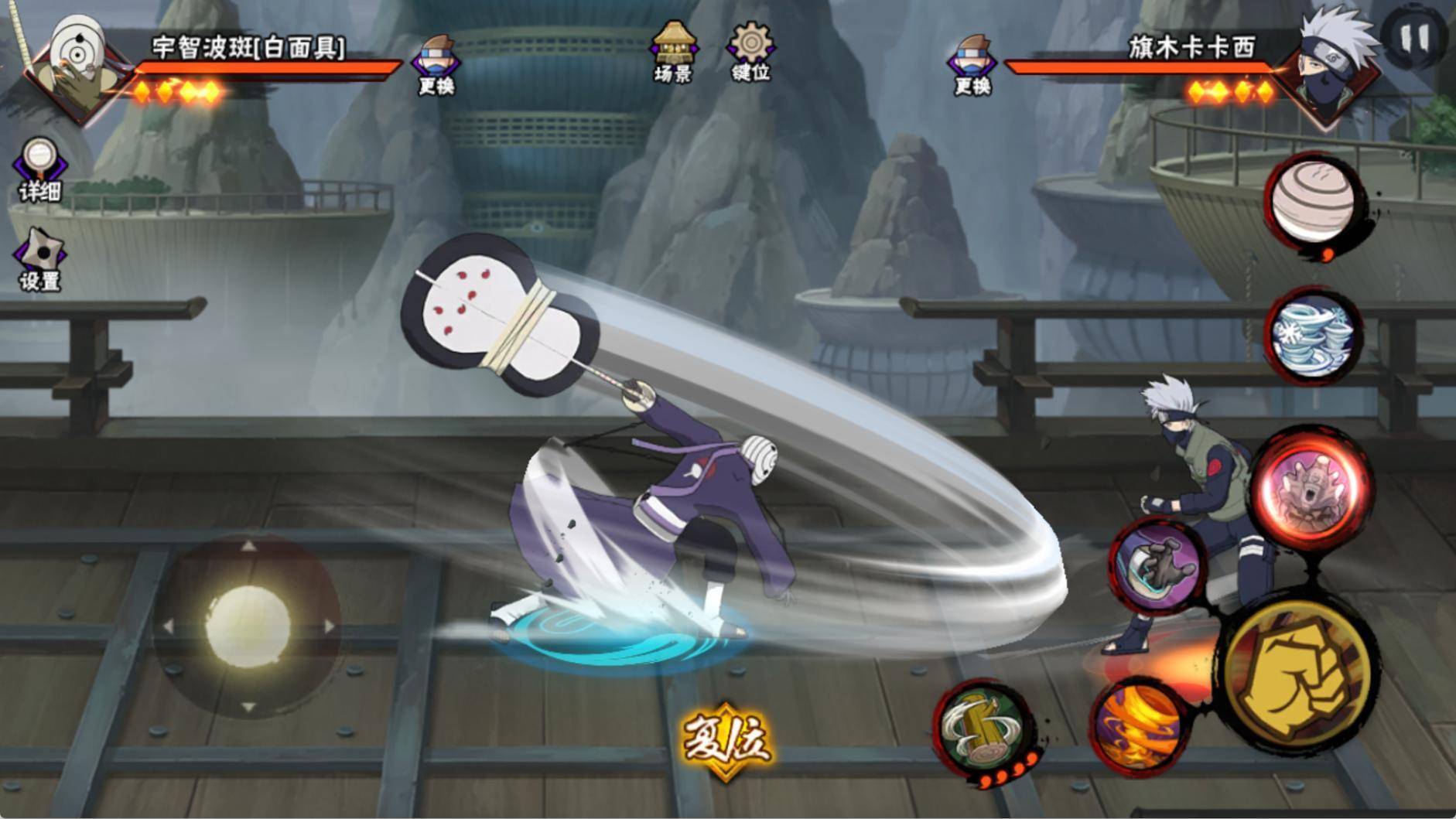
Task: Open the 详细 details panel
Action: [39, 169]
